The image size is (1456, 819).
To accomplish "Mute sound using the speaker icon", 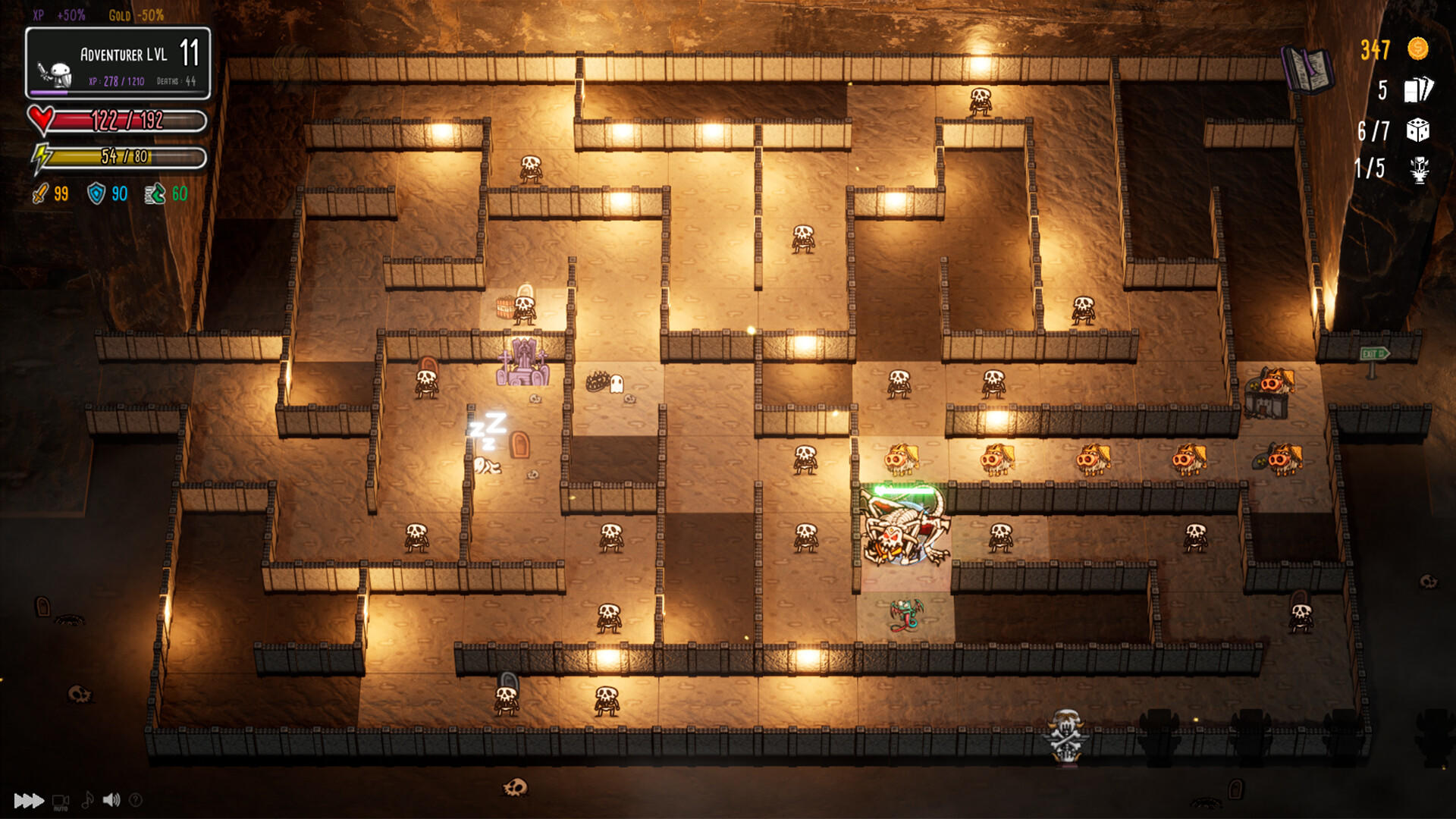I will (x=112, y=798).
